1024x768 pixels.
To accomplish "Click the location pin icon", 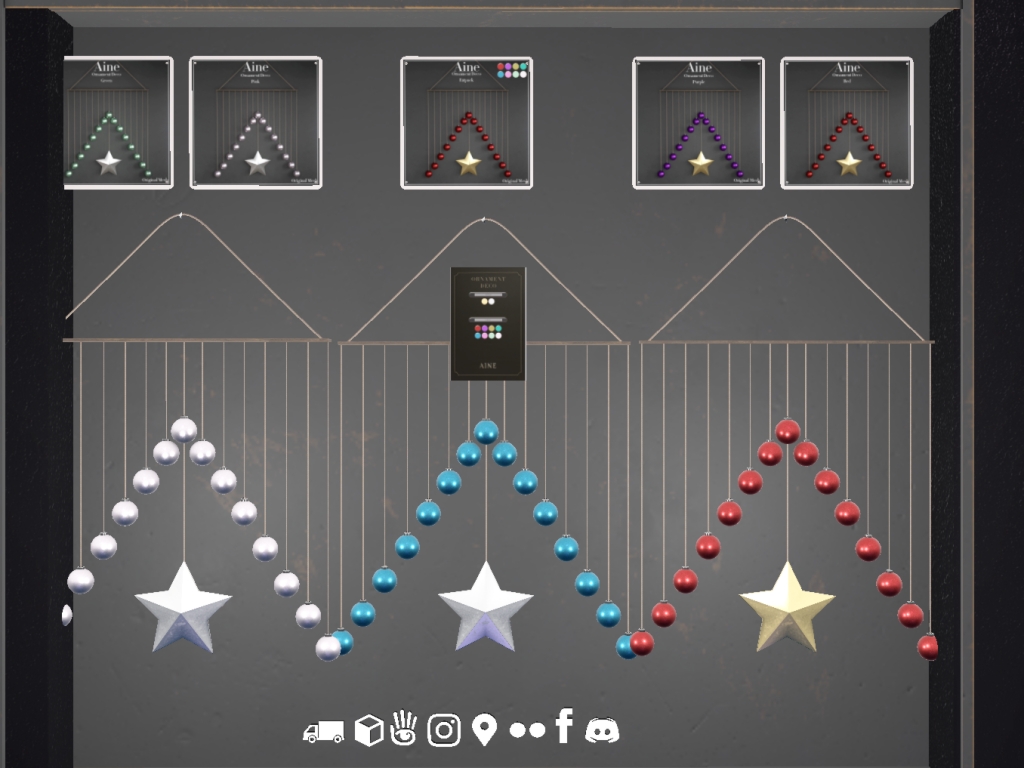I will point(484,730).
